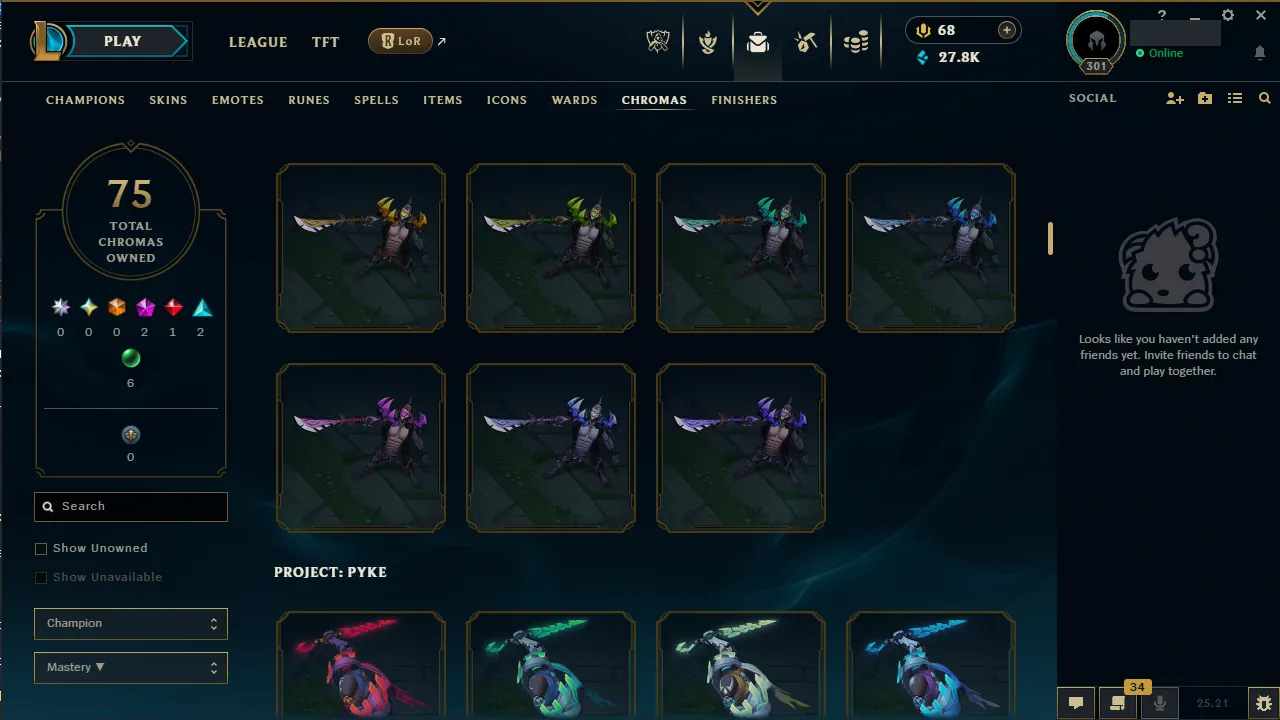Open the Esports Worlds trophy icon
This screenshot has width=1280, height=720.
point(658,42)
